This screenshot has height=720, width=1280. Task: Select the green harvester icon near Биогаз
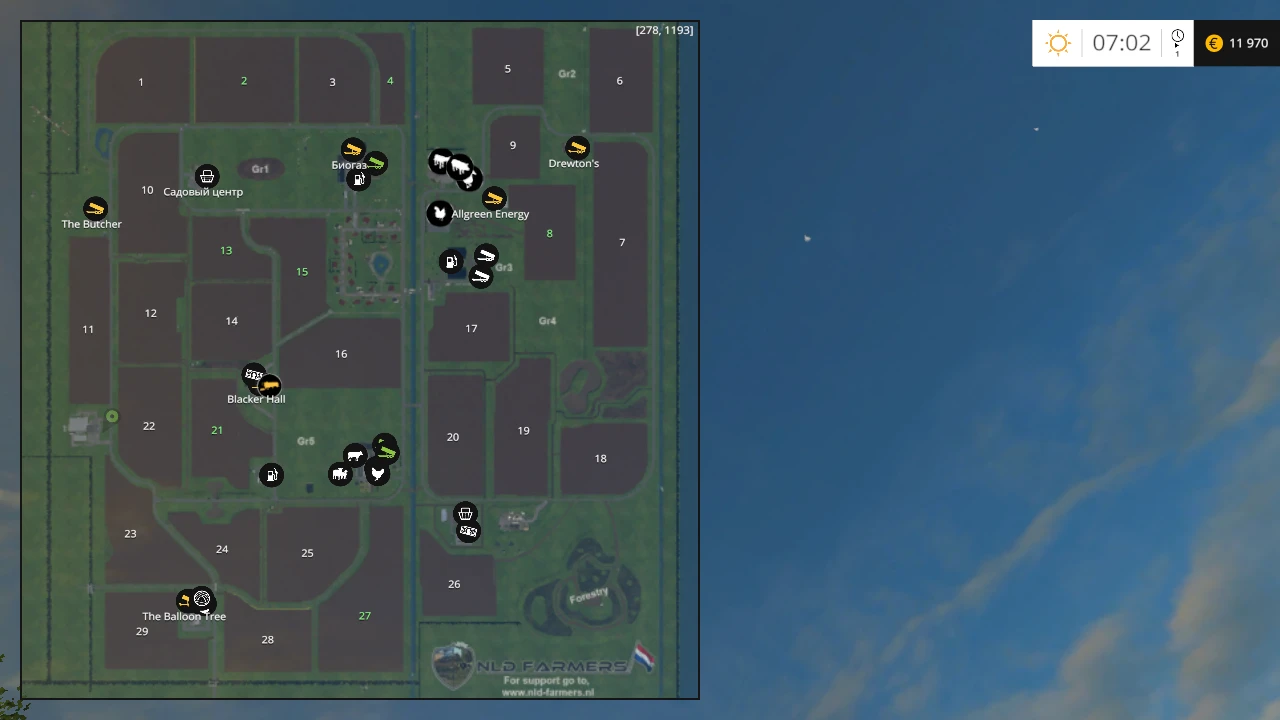376,160
